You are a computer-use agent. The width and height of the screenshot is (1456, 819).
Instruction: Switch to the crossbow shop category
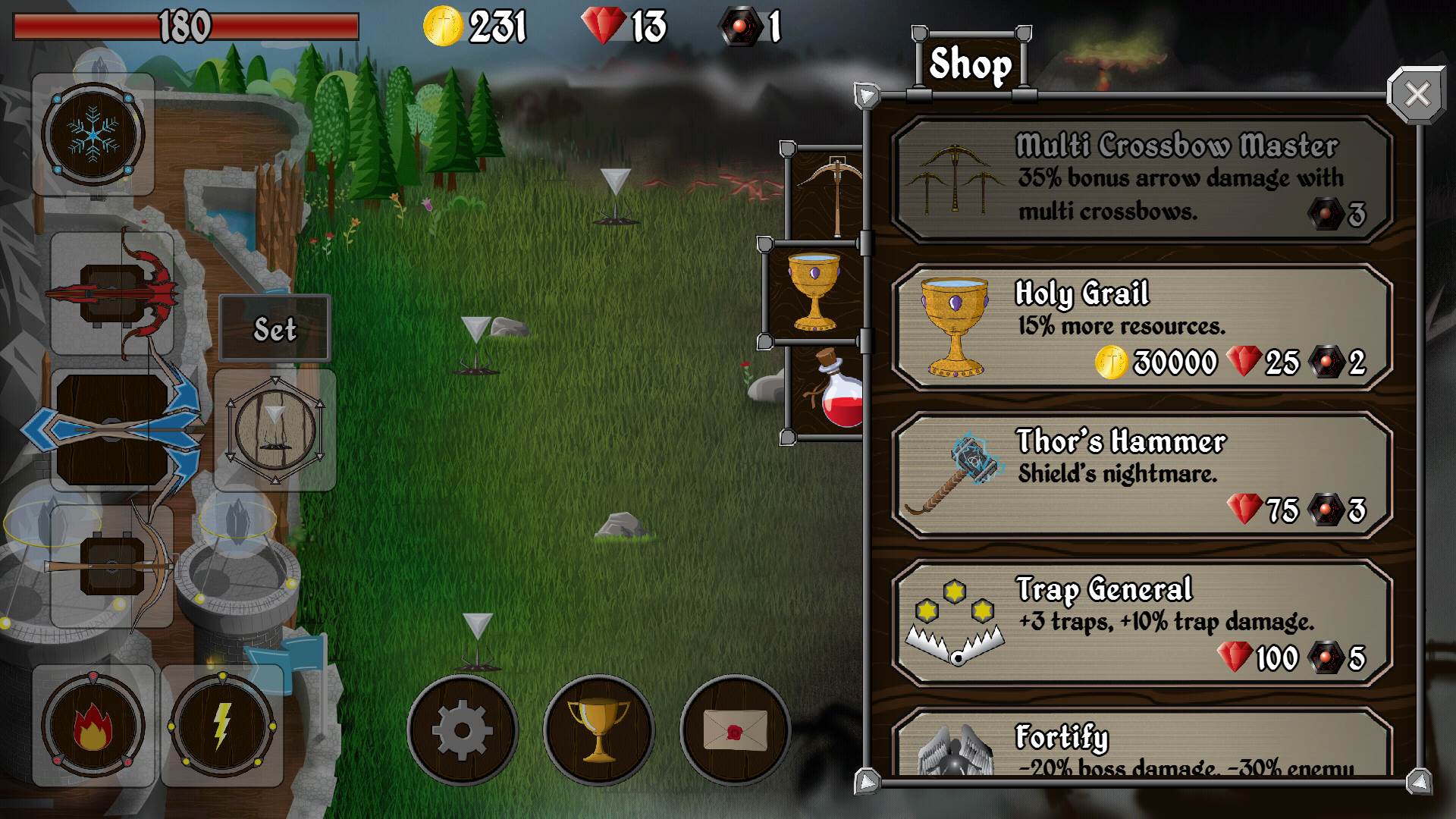pyautogui.click(x=828, y=193)
